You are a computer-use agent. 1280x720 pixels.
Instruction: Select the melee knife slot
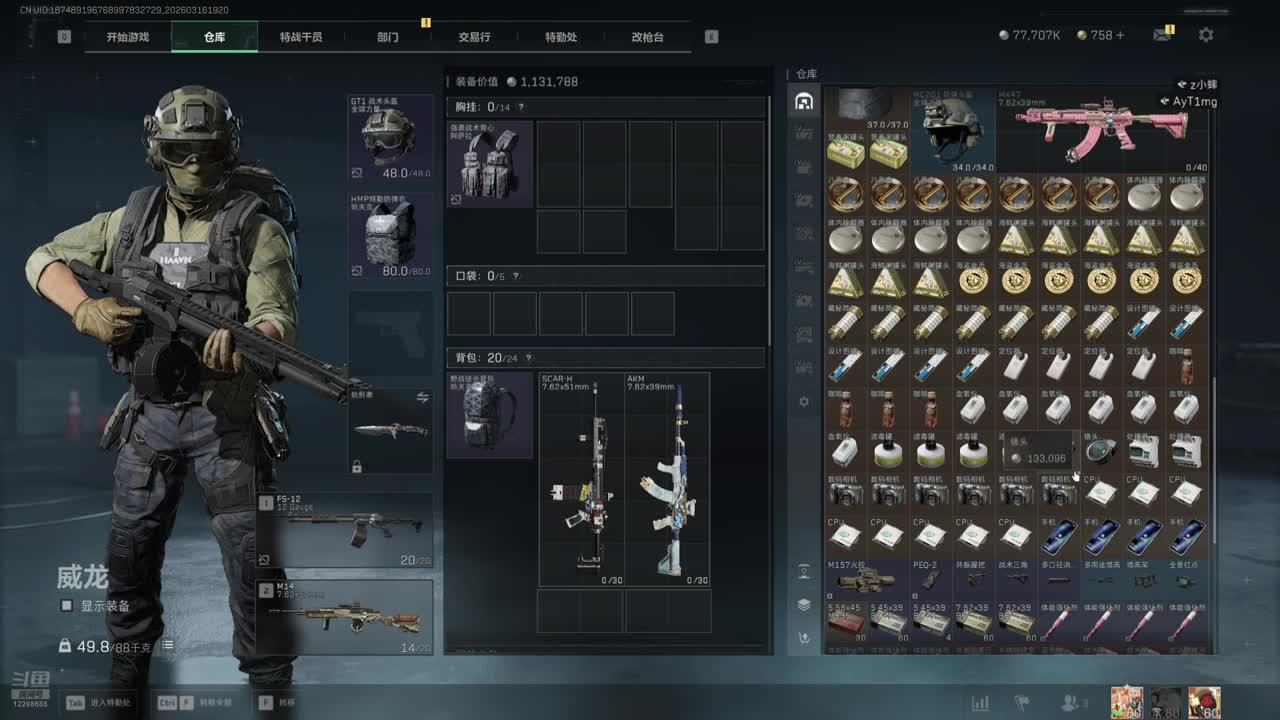pos(390,431)
